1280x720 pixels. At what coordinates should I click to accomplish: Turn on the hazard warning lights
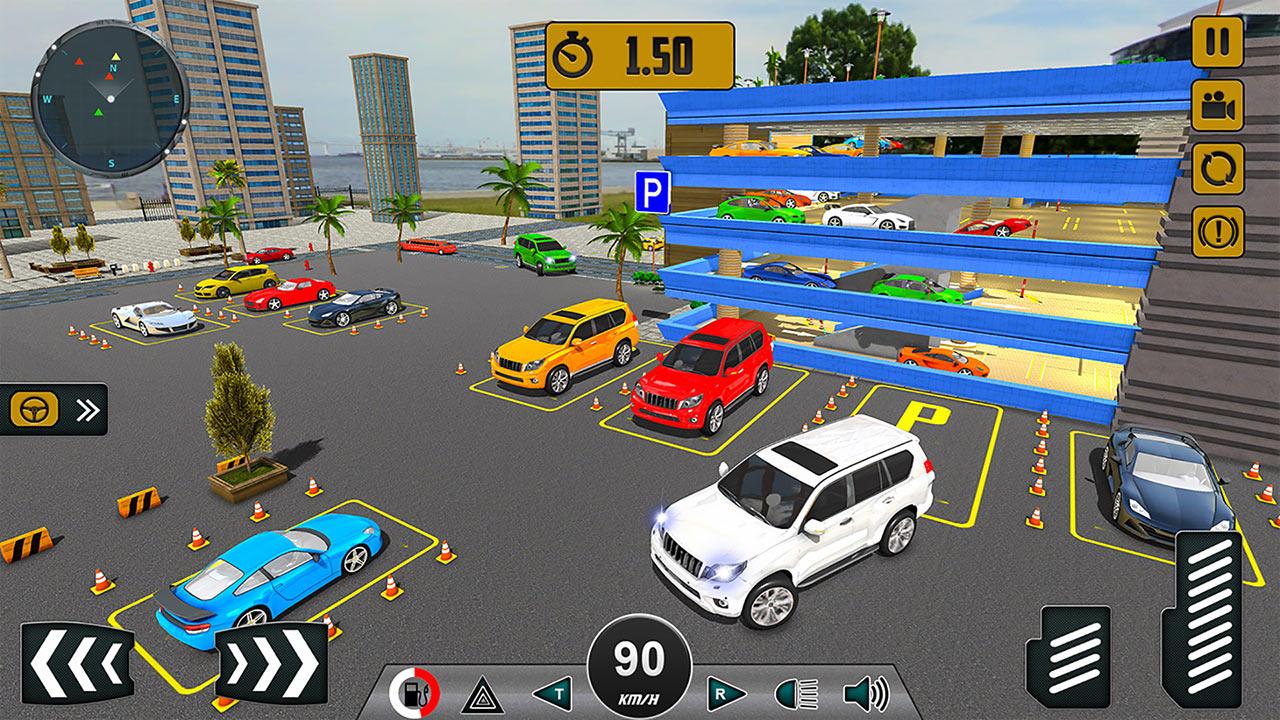click(x=481, y=693)
